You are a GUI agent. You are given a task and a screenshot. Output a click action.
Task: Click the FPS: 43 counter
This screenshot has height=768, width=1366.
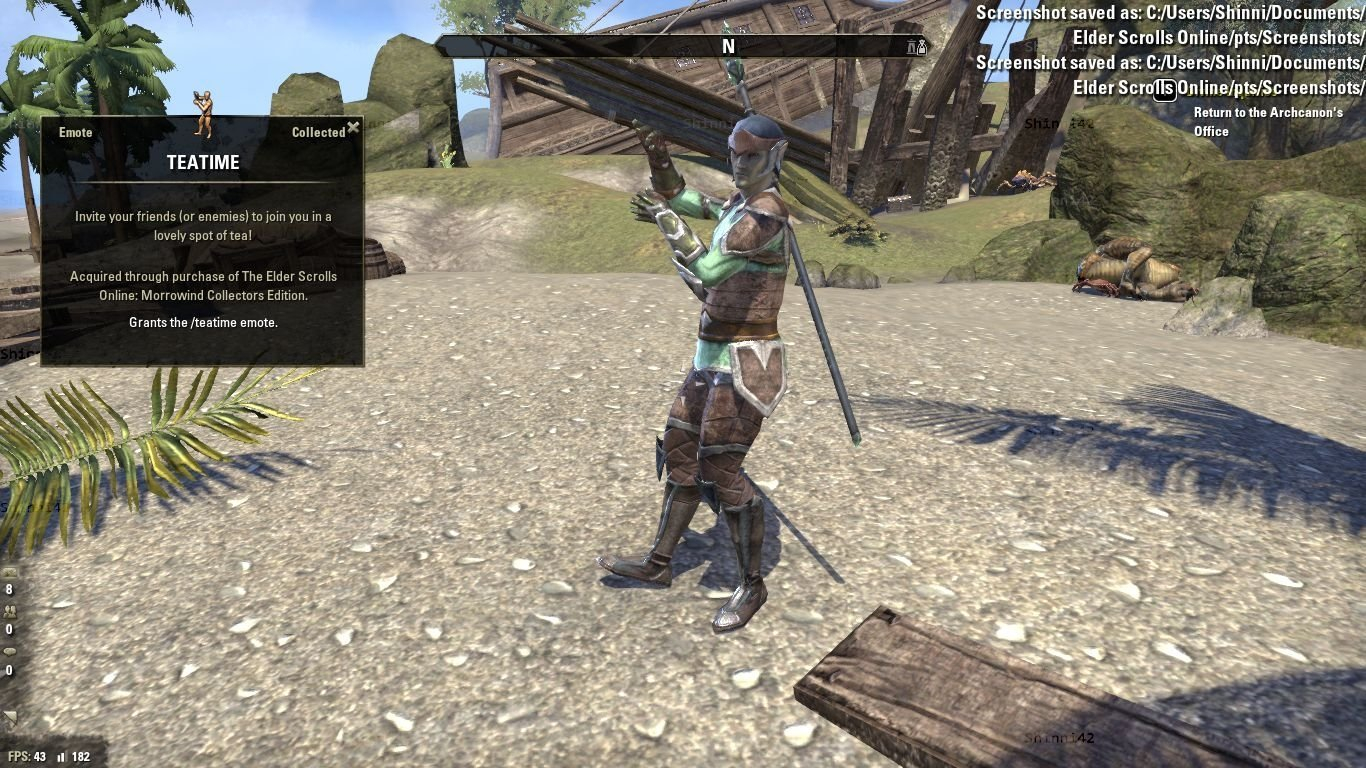coord(25,757)
